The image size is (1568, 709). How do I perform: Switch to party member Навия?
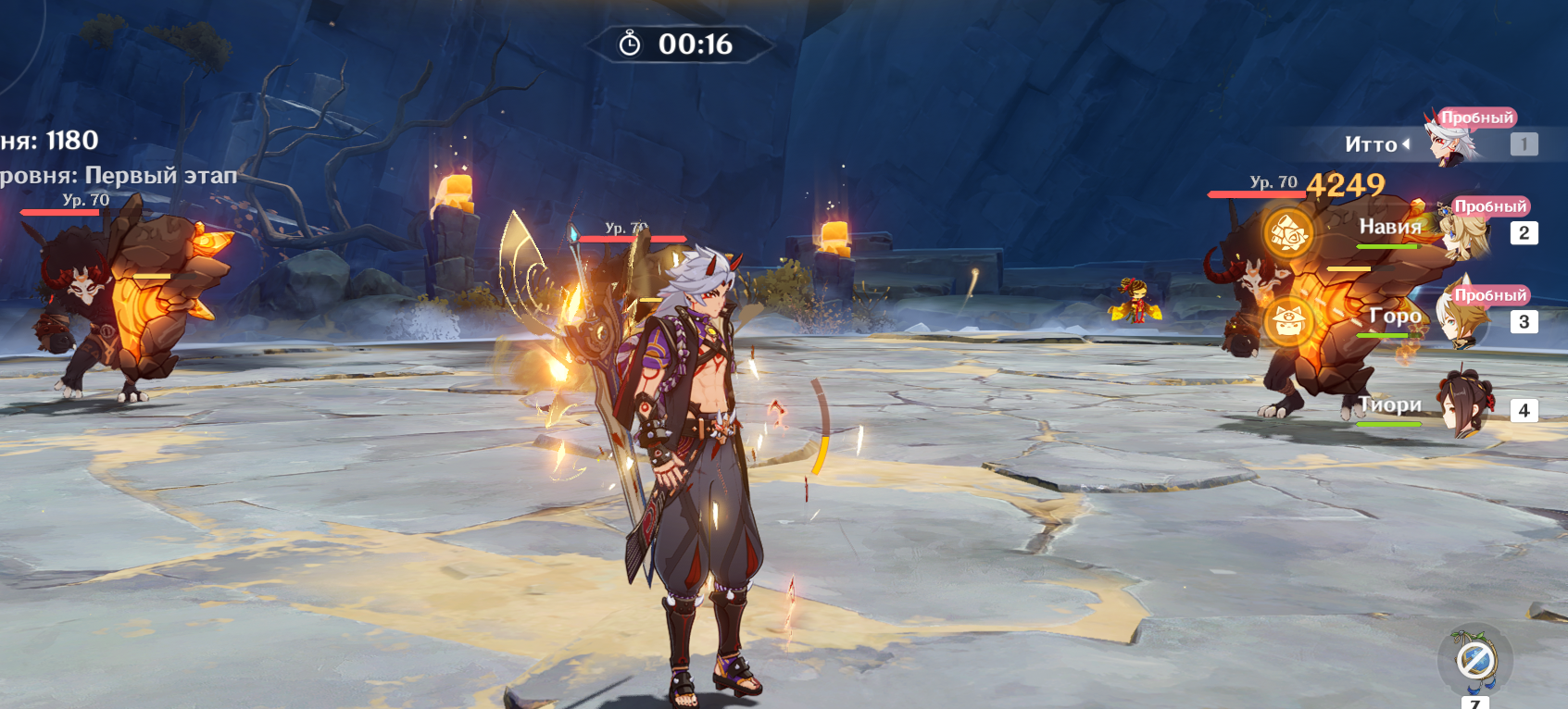1461,231
